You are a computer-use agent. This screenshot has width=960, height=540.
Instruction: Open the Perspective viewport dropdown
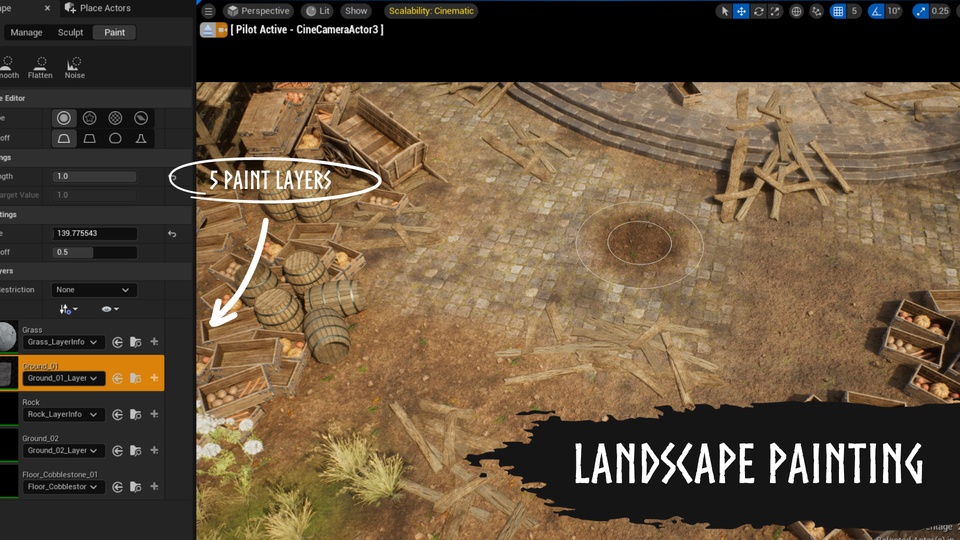(x=258, y=11)
